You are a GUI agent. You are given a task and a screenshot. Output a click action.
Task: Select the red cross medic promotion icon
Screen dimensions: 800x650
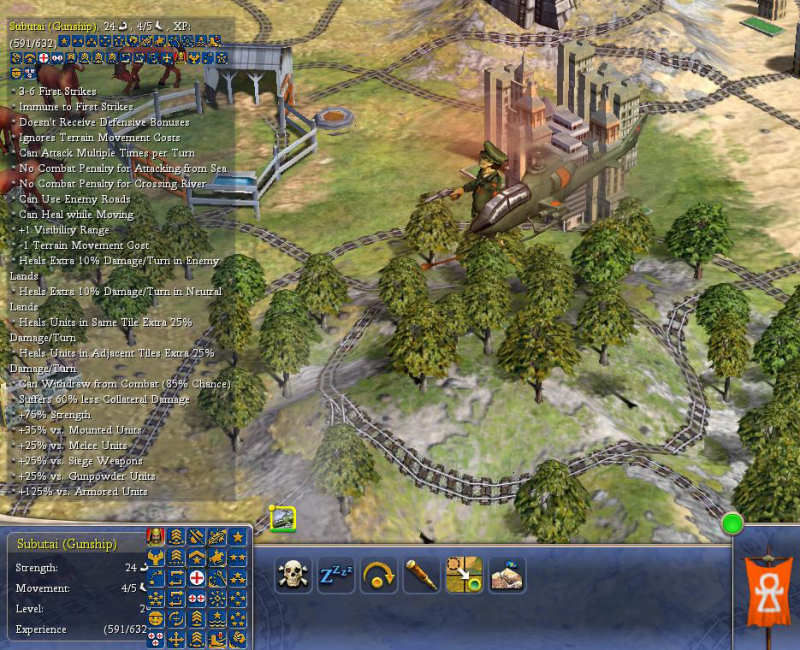197,579
